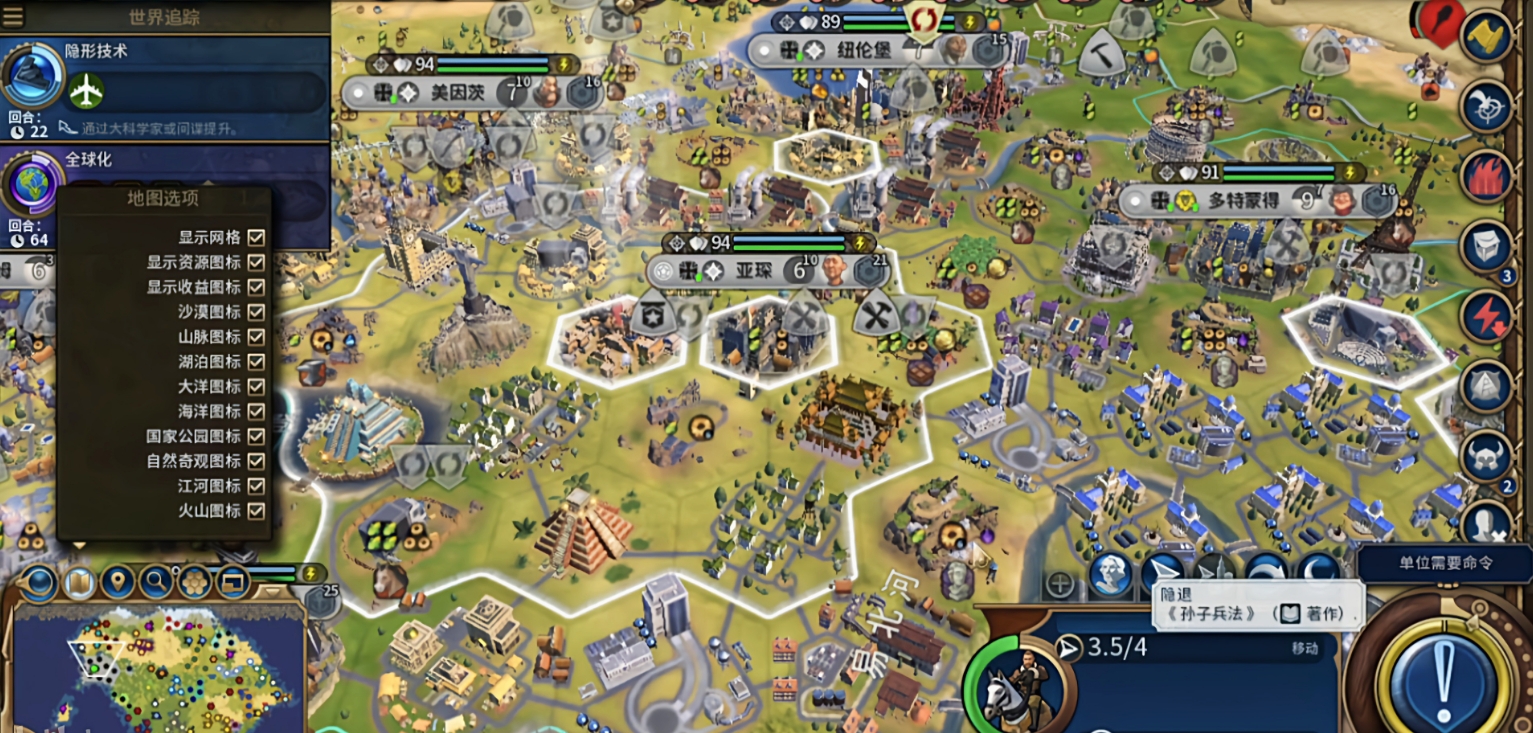Toggle the 国家公园图标 checkbox

coord(256,436)
